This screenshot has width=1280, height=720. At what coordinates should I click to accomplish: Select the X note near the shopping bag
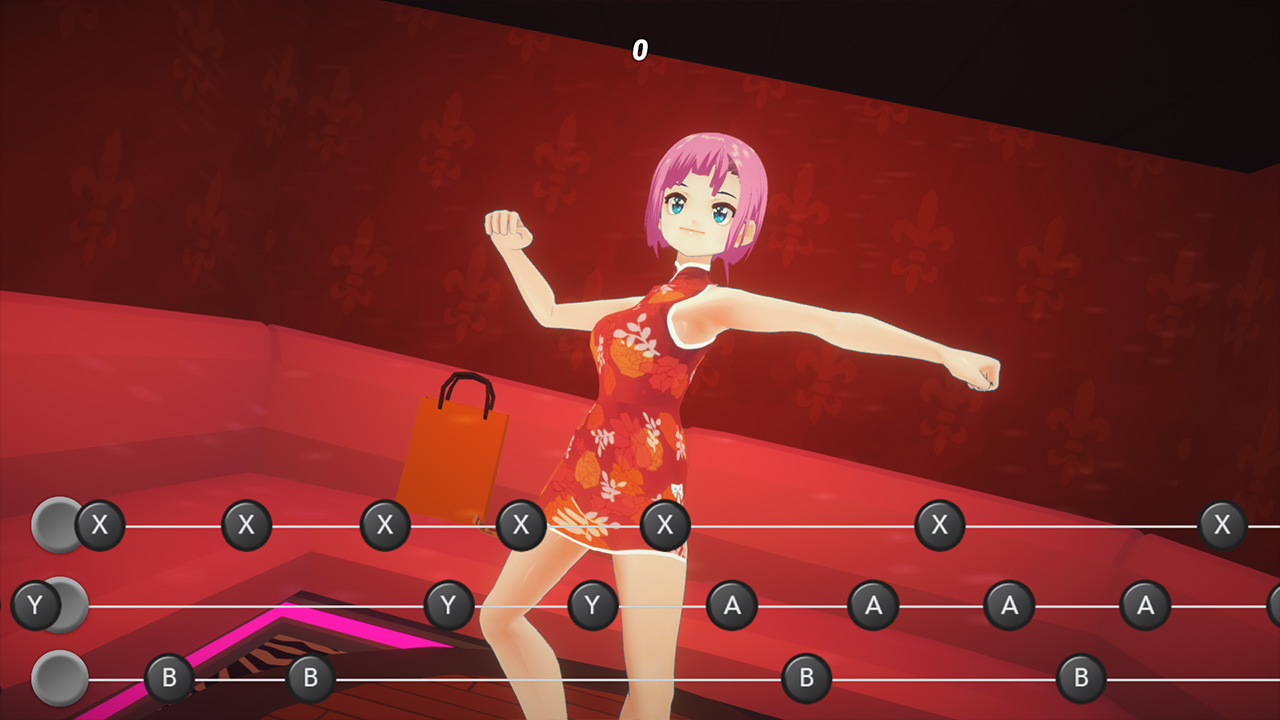521,524
